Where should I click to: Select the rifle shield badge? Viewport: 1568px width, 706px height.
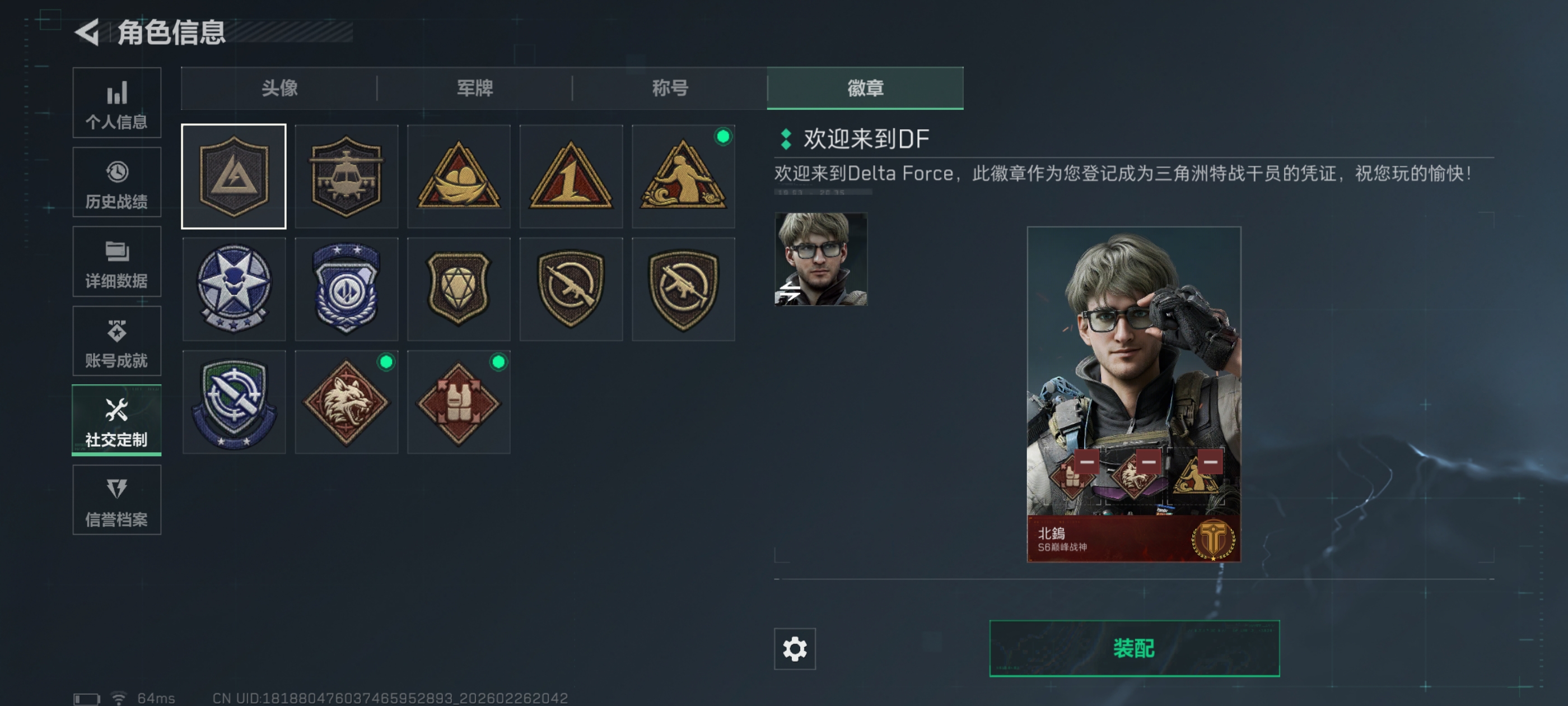(571, 289)
